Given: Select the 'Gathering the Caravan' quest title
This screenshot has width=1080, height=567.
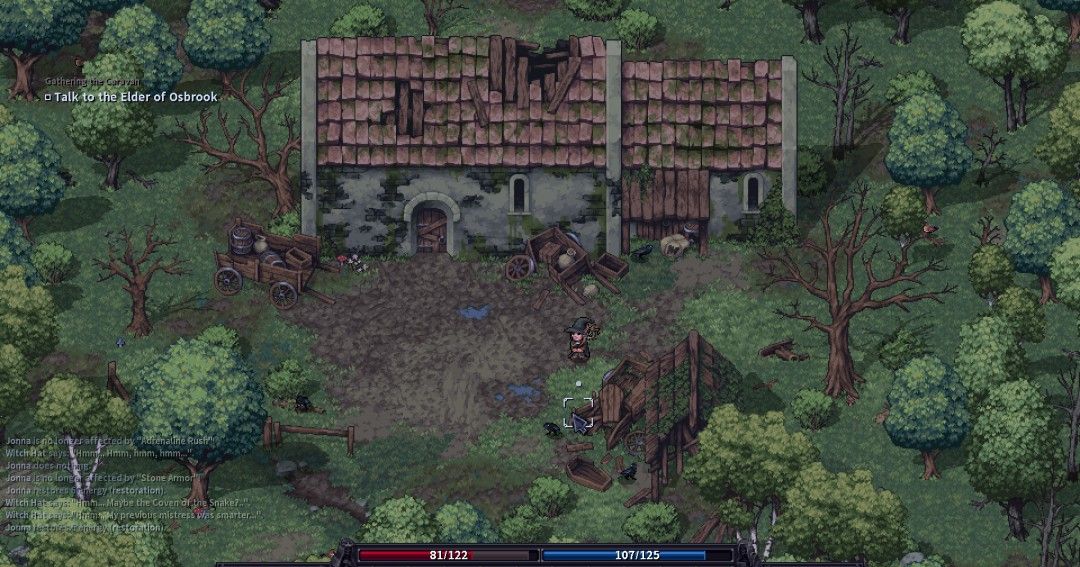Looking at the screenshot, I should click(x=90, y=80).
